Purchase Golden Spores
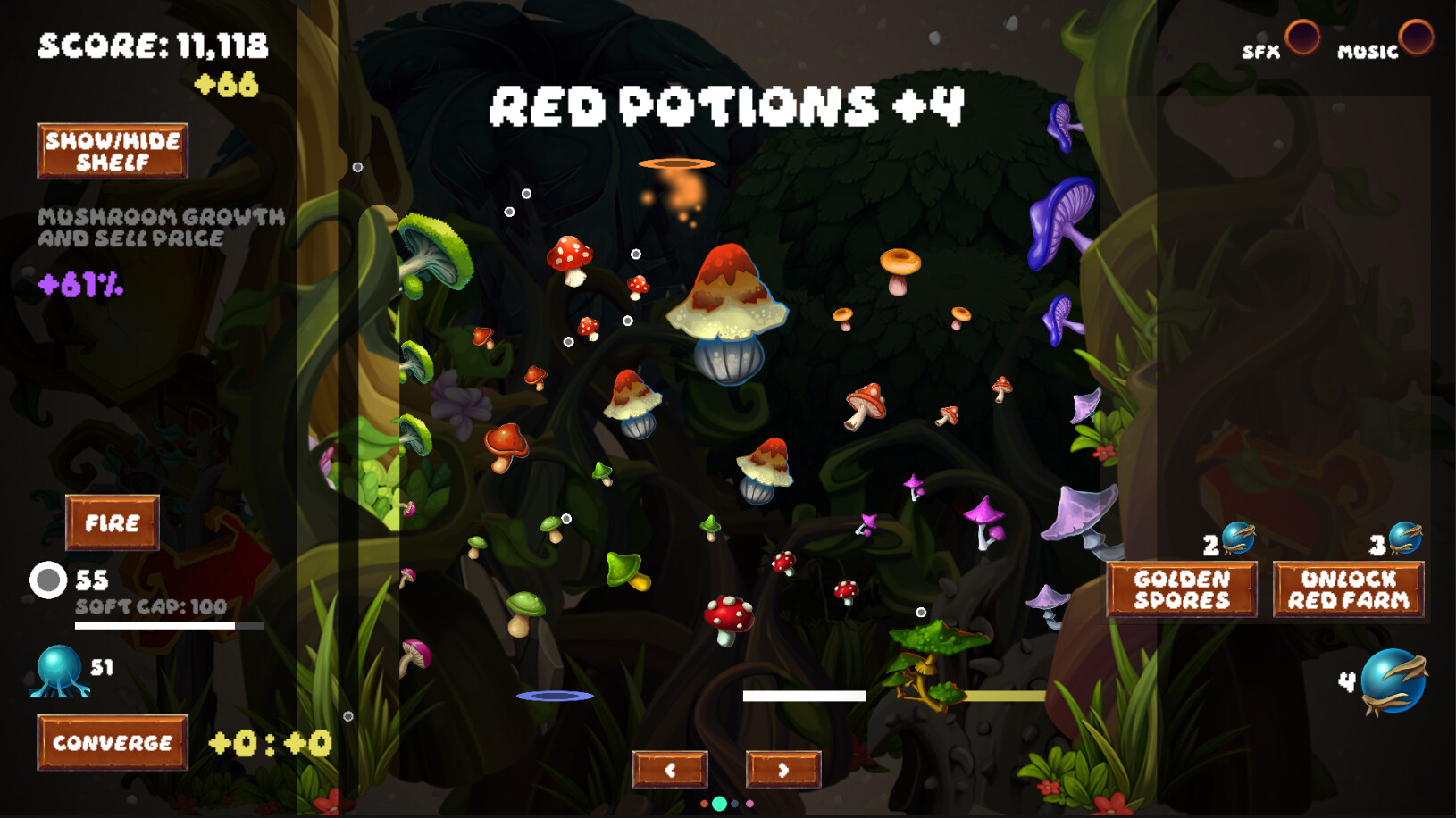 (x=1181, y=589)
